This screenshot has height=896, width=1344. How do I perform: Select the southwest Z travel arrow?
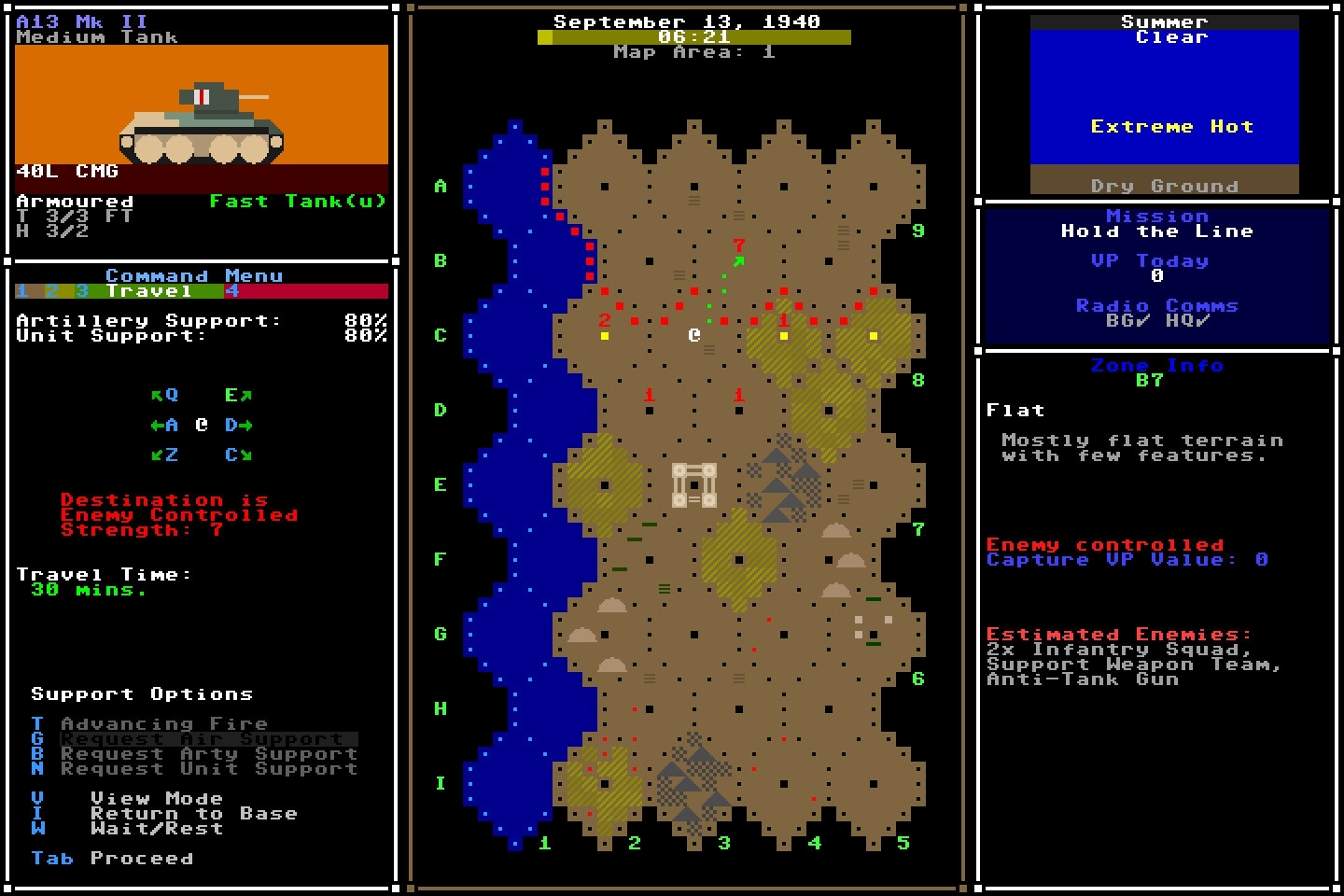click(164, 455)
